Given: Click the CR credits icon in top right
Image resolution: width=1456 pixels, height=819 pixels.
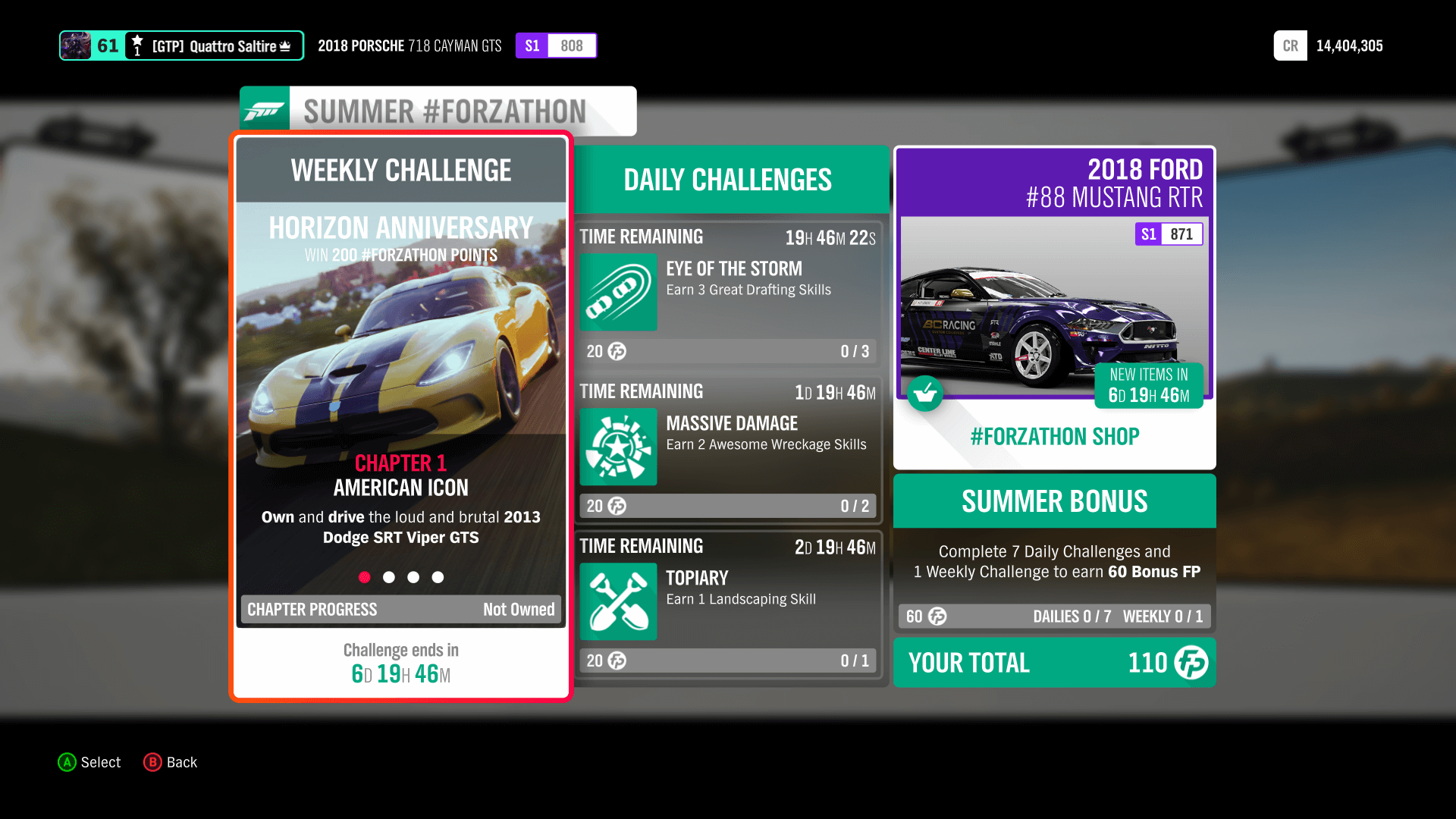Looking at the screenshot, I should coord(1290,45).
